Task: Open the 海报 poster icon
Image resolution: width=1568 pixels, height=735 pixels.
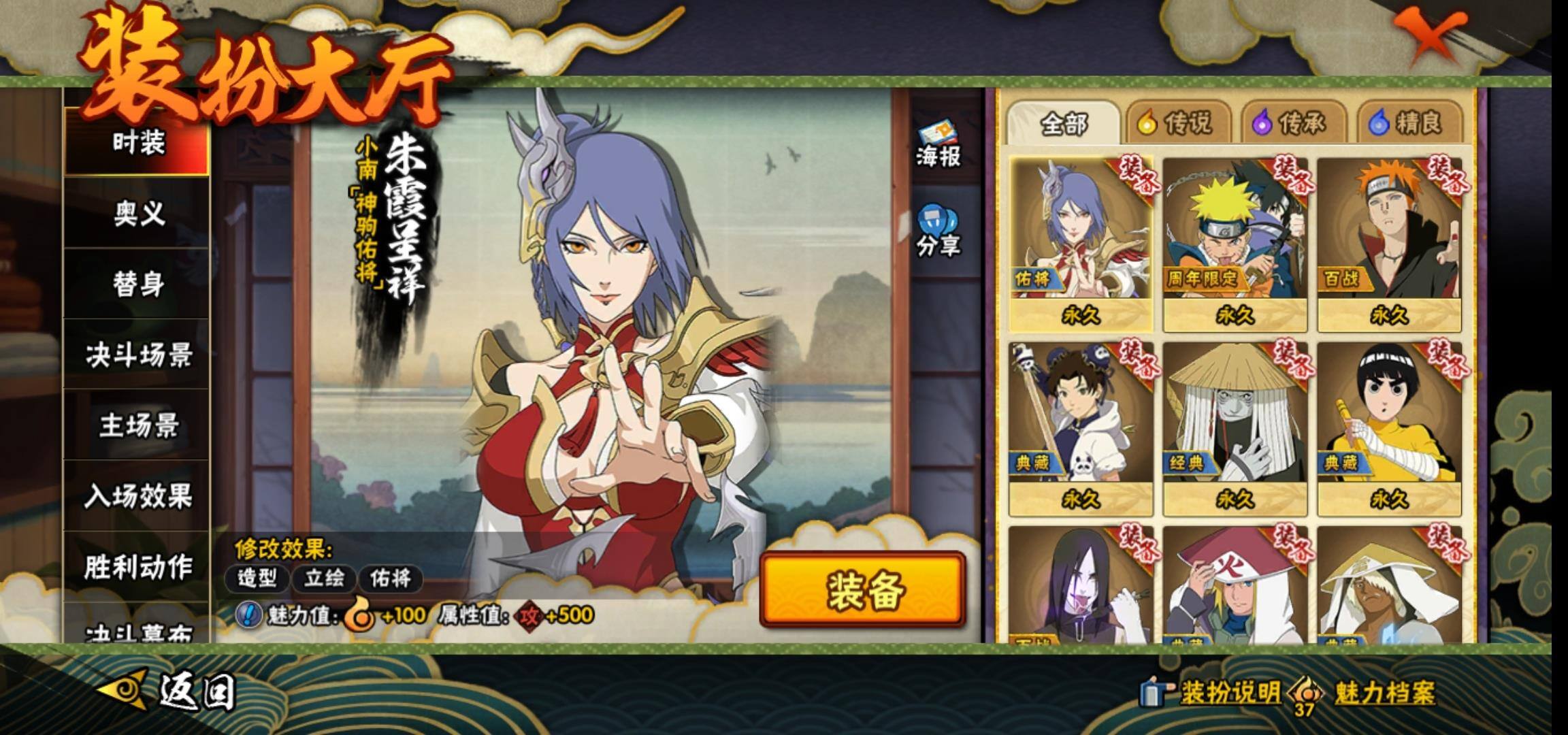Action: pos(938,144)
